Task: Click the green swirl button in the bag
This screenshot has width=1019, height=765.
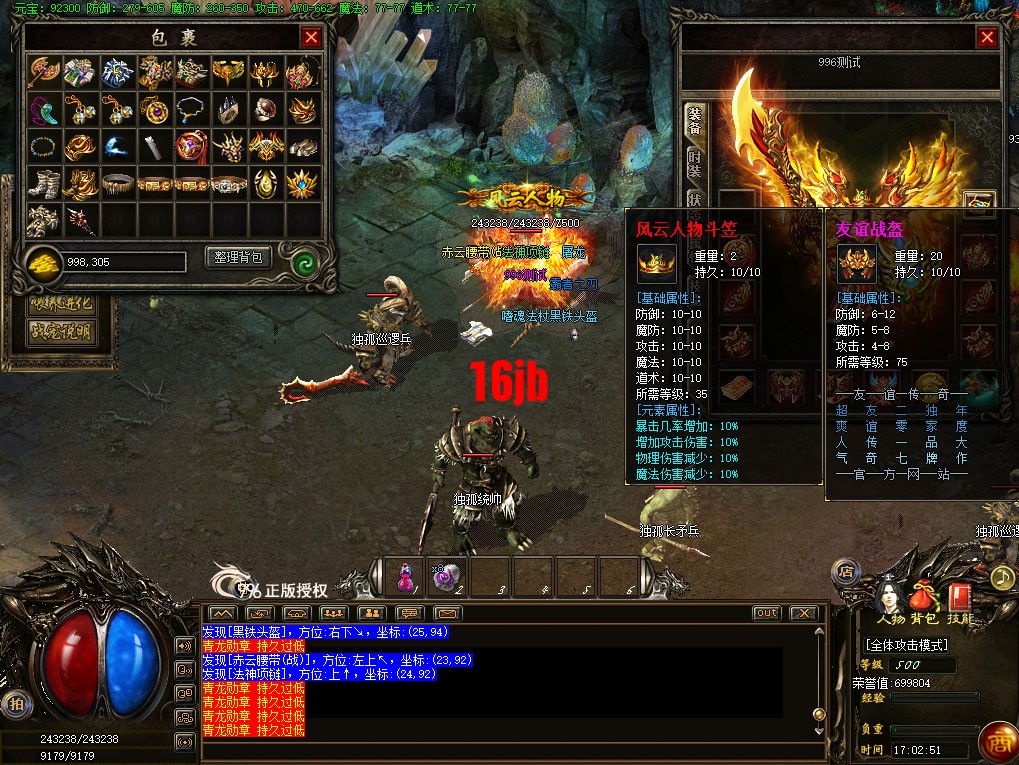Action: click(x=304, y=261)
